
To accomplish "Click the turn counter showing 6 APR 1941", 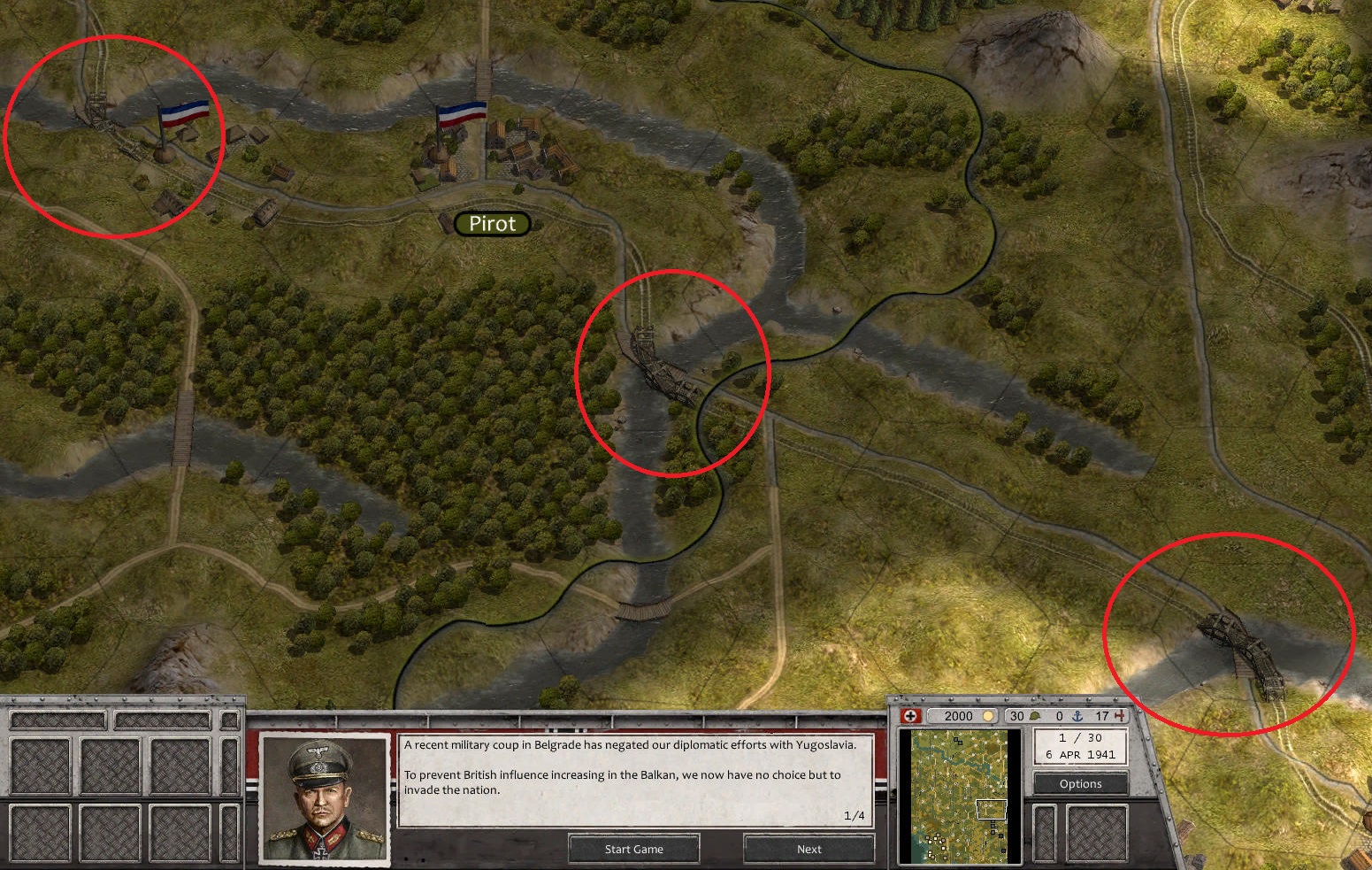I will [1079, 747].
